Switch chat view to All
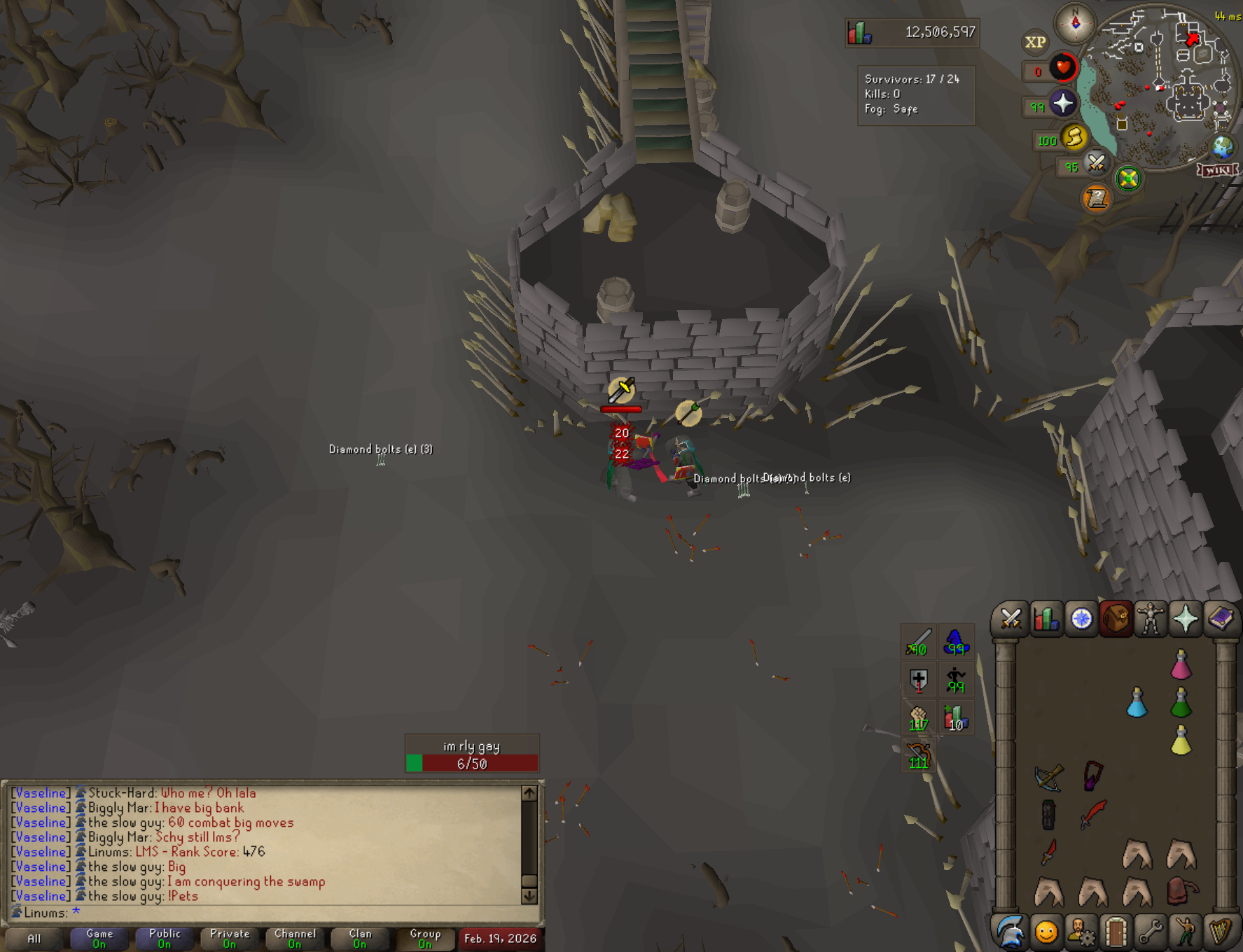1243x952 pixels. 34,938
